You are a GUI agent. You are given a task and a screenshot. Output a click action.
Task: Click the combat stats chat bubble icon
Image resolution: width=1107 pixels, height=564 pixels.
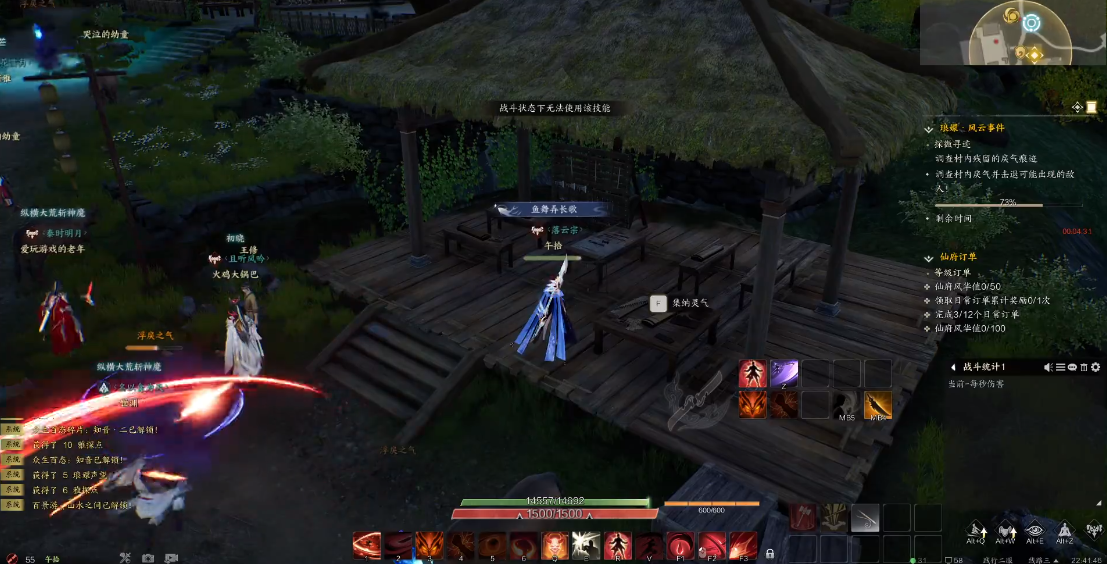pyautogui.click(x=1073, y=367)
